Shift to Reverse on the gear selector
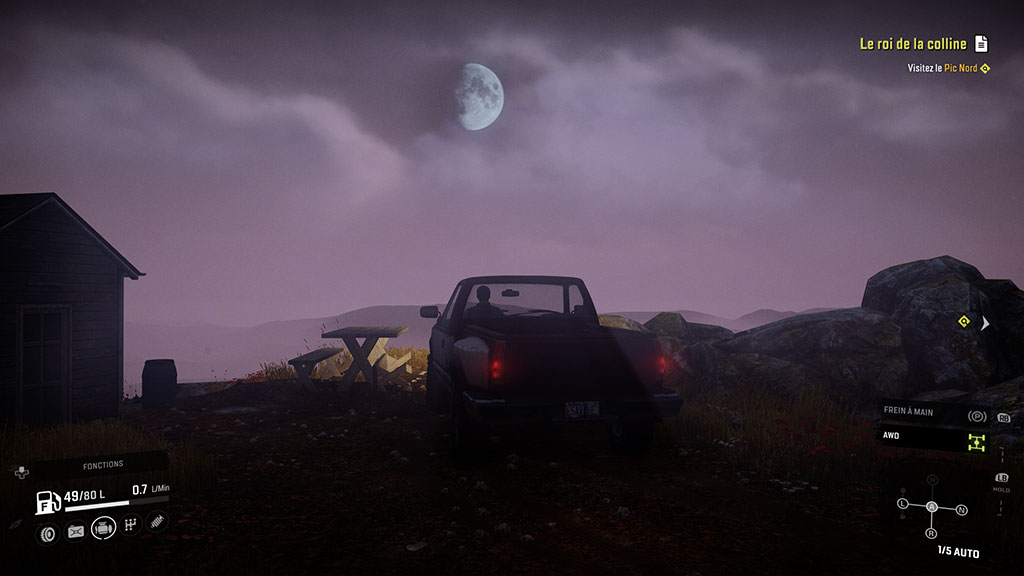 [932, 533]
